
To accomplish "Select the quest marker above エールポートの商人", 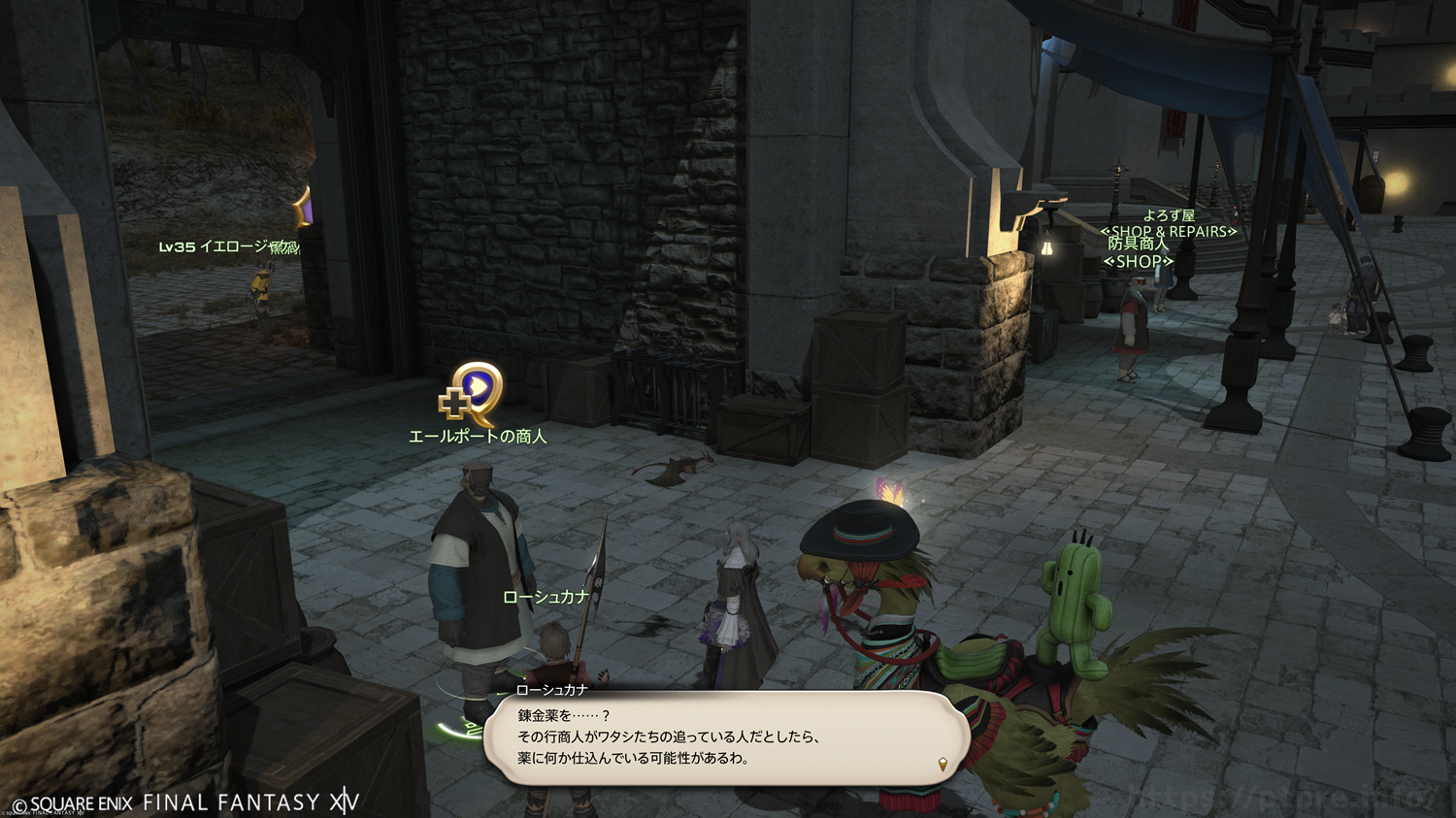I will pyautogui.click(x=473, y=394).
